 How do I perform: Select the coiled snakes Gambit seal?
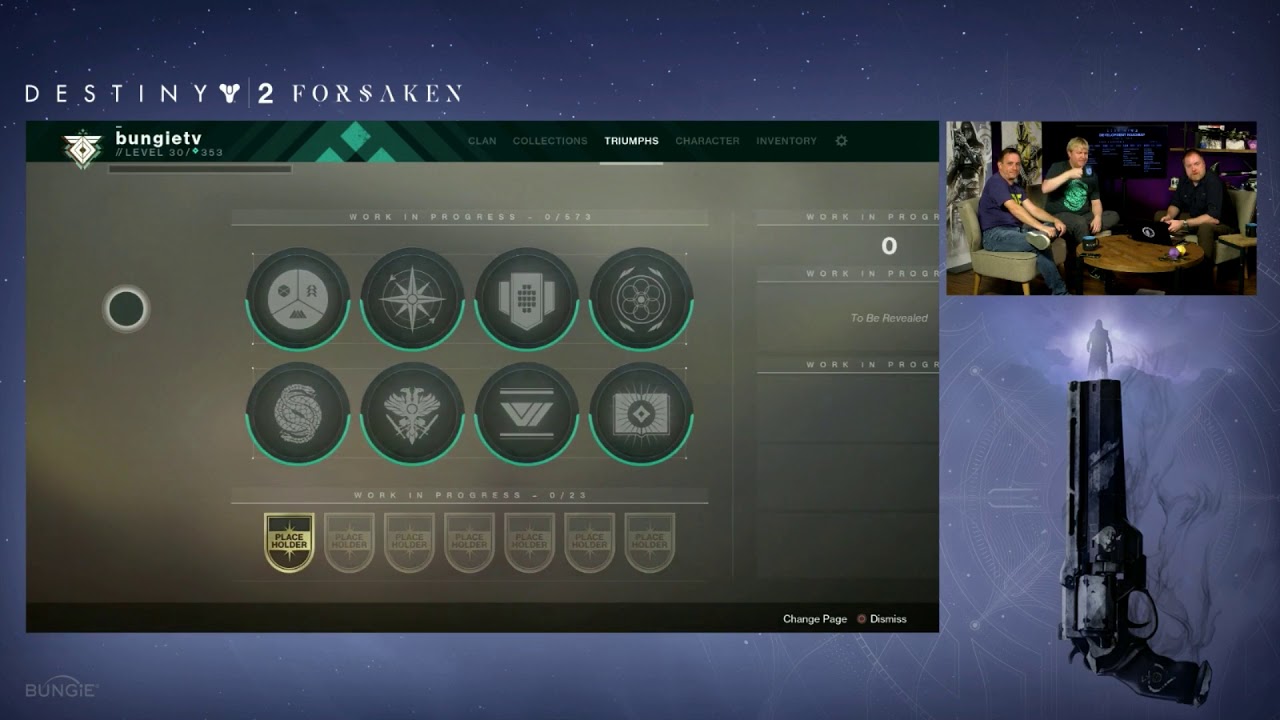coord(297,414)
